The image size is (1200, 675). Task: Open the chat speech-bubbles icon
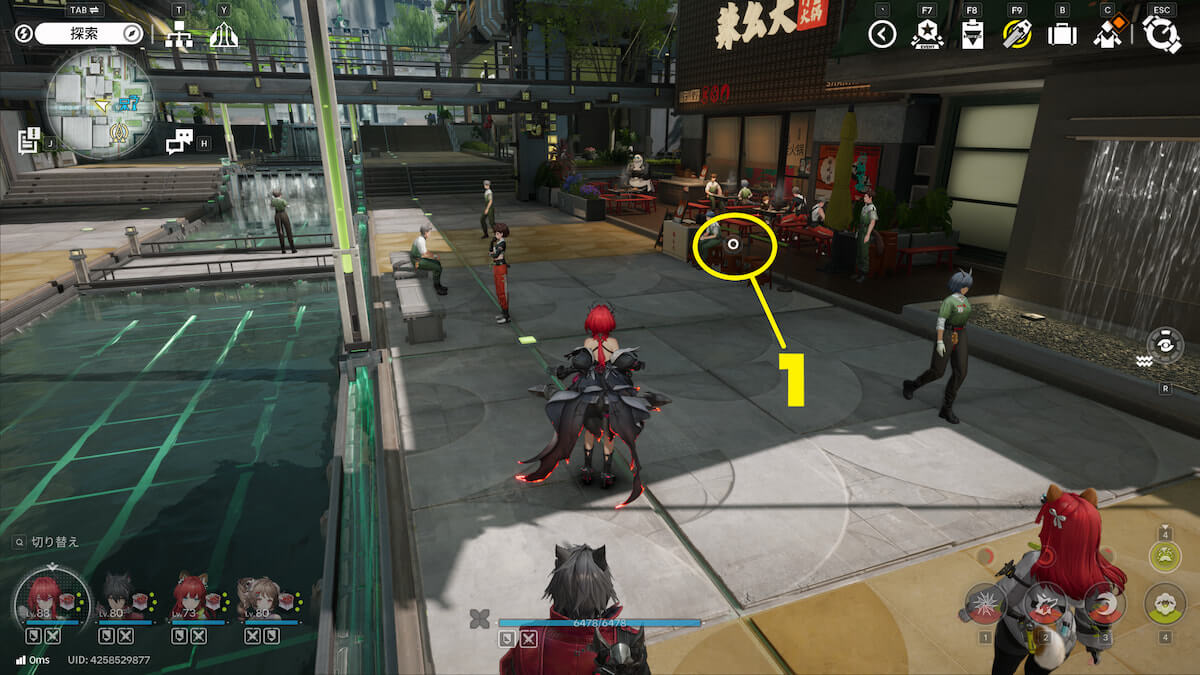[179, 142]
